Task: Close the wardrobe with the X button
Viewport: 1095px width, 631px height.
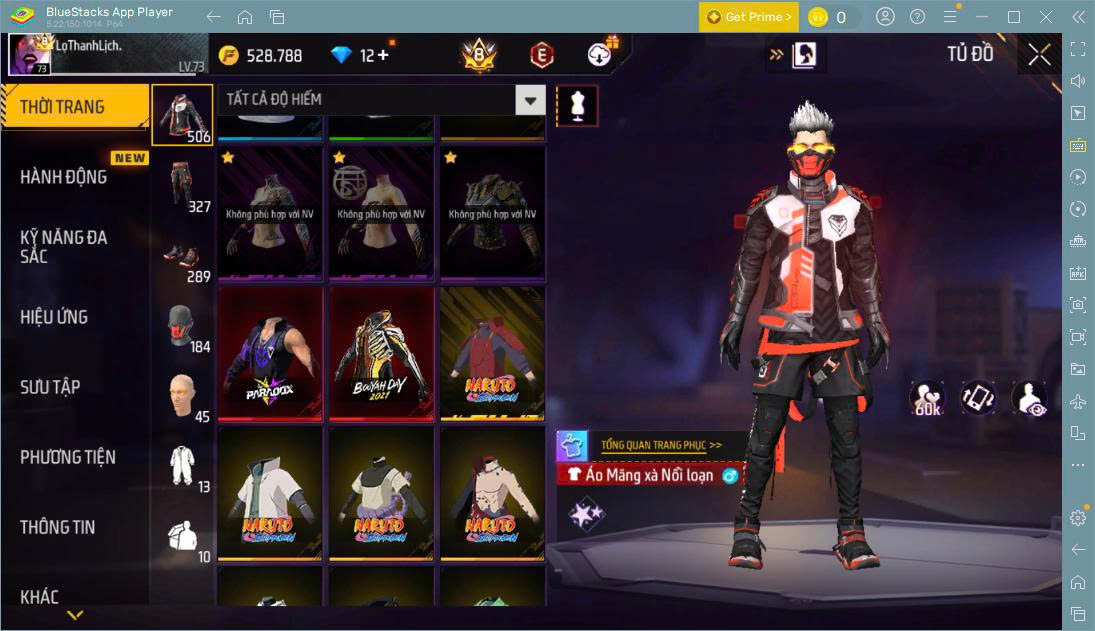Action: pyautogui.click(x=1039, y=55)
